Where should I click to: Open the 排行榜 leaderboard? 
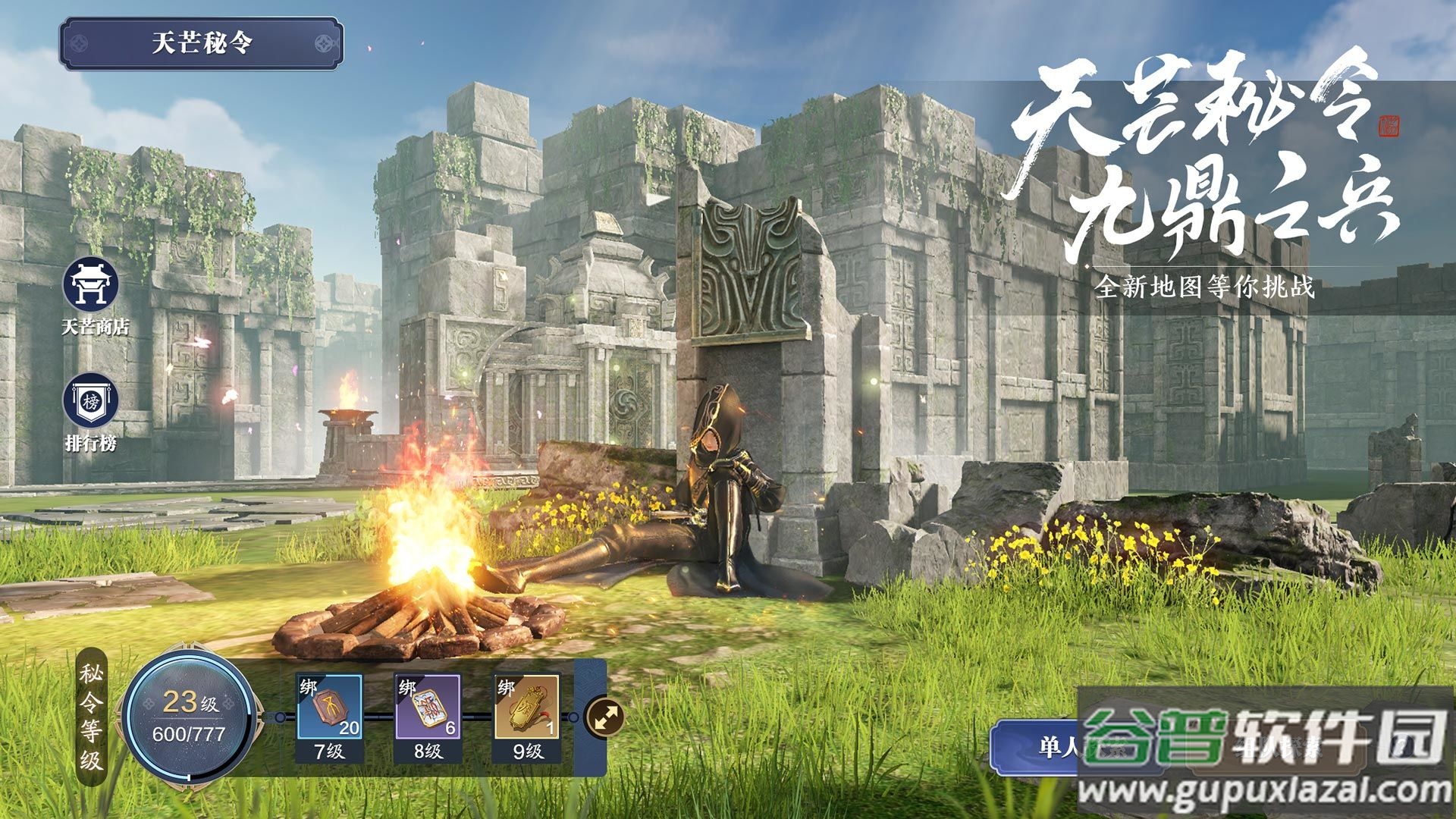point(91,402)
